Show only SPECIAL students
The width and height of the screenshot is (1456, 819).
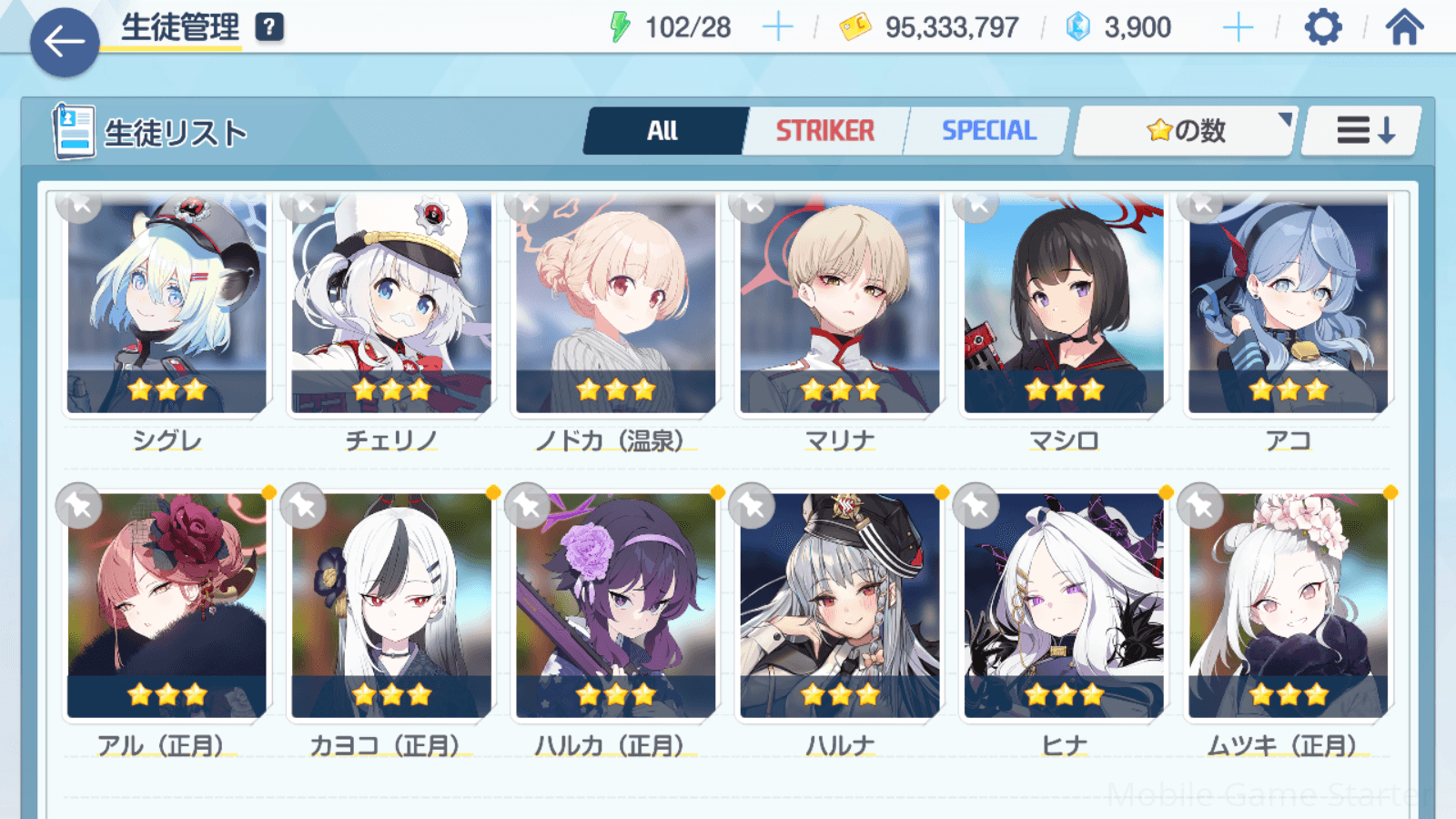(988, 131)
